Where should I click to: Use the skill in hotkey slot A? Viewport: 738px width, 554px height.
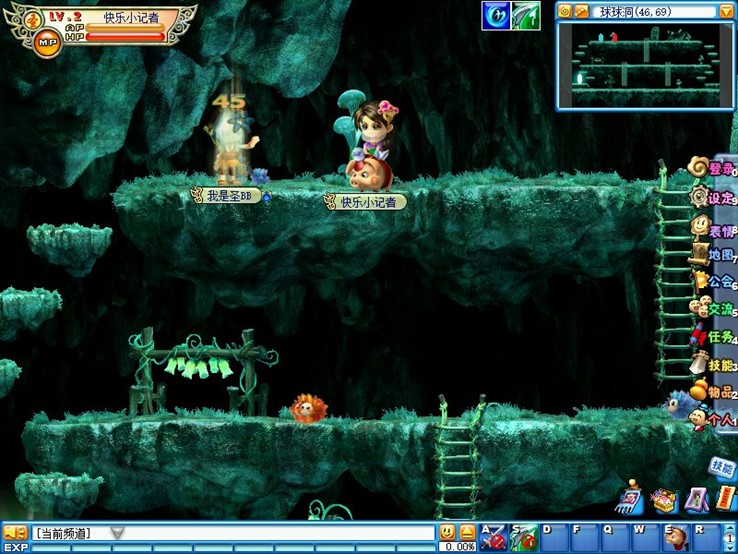[491, 536]
